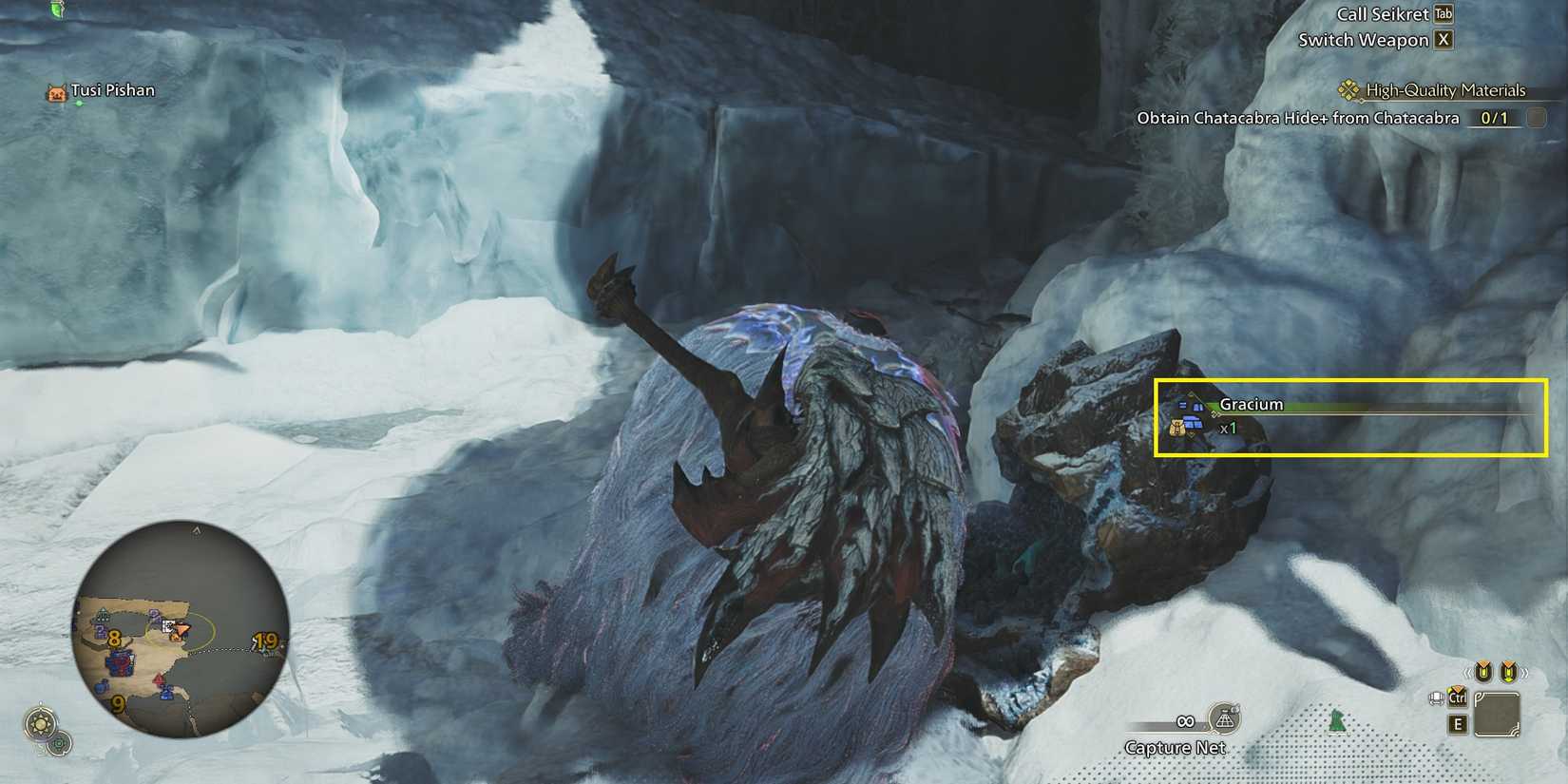The image size is (1568, 784).
Task: Toggle the right Seikret mount prompt indicator
Action: point(1508,671)
